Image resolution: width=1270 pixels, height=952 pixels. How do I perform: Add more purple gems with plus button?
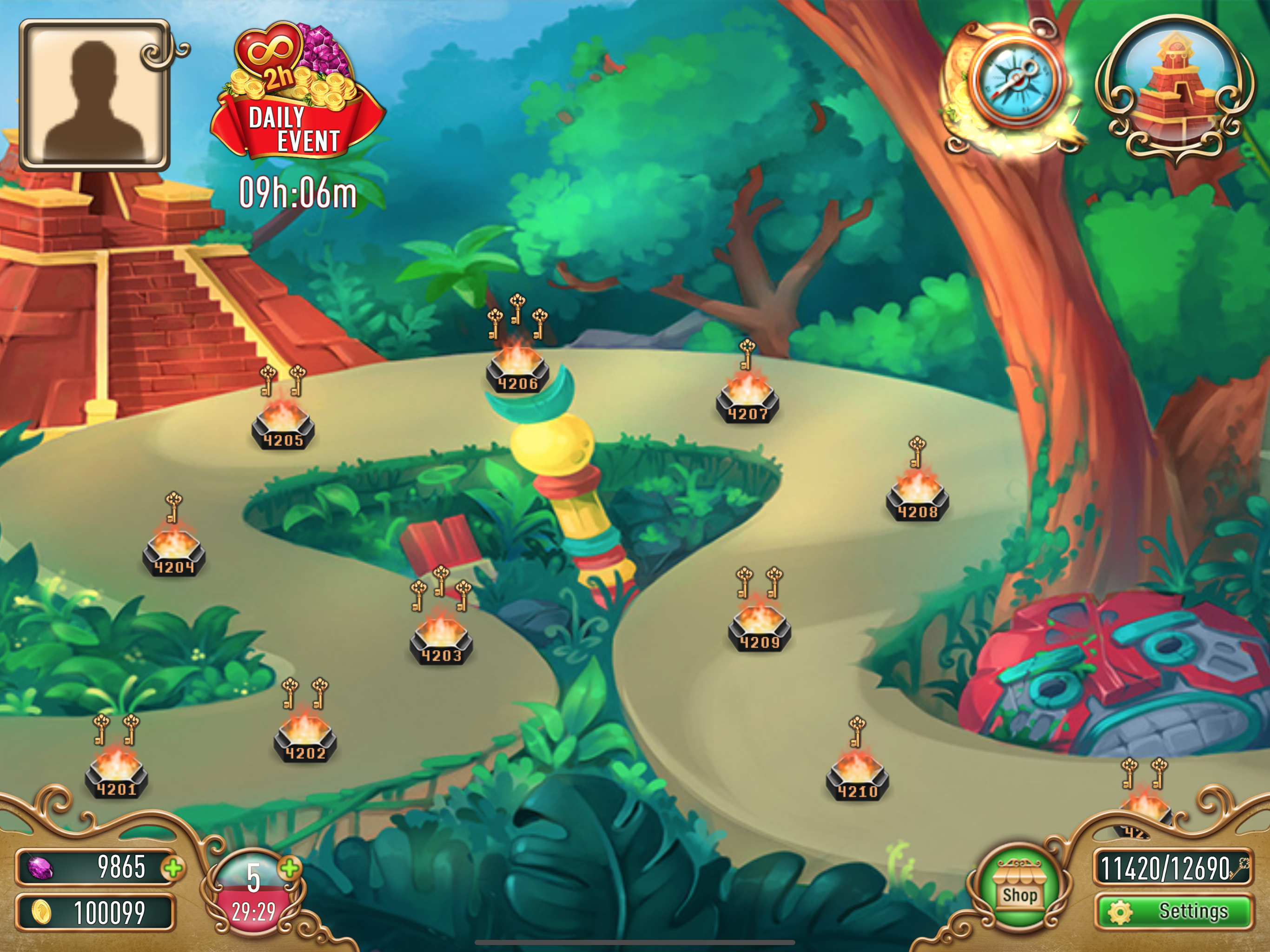click(x=173, y=868)
